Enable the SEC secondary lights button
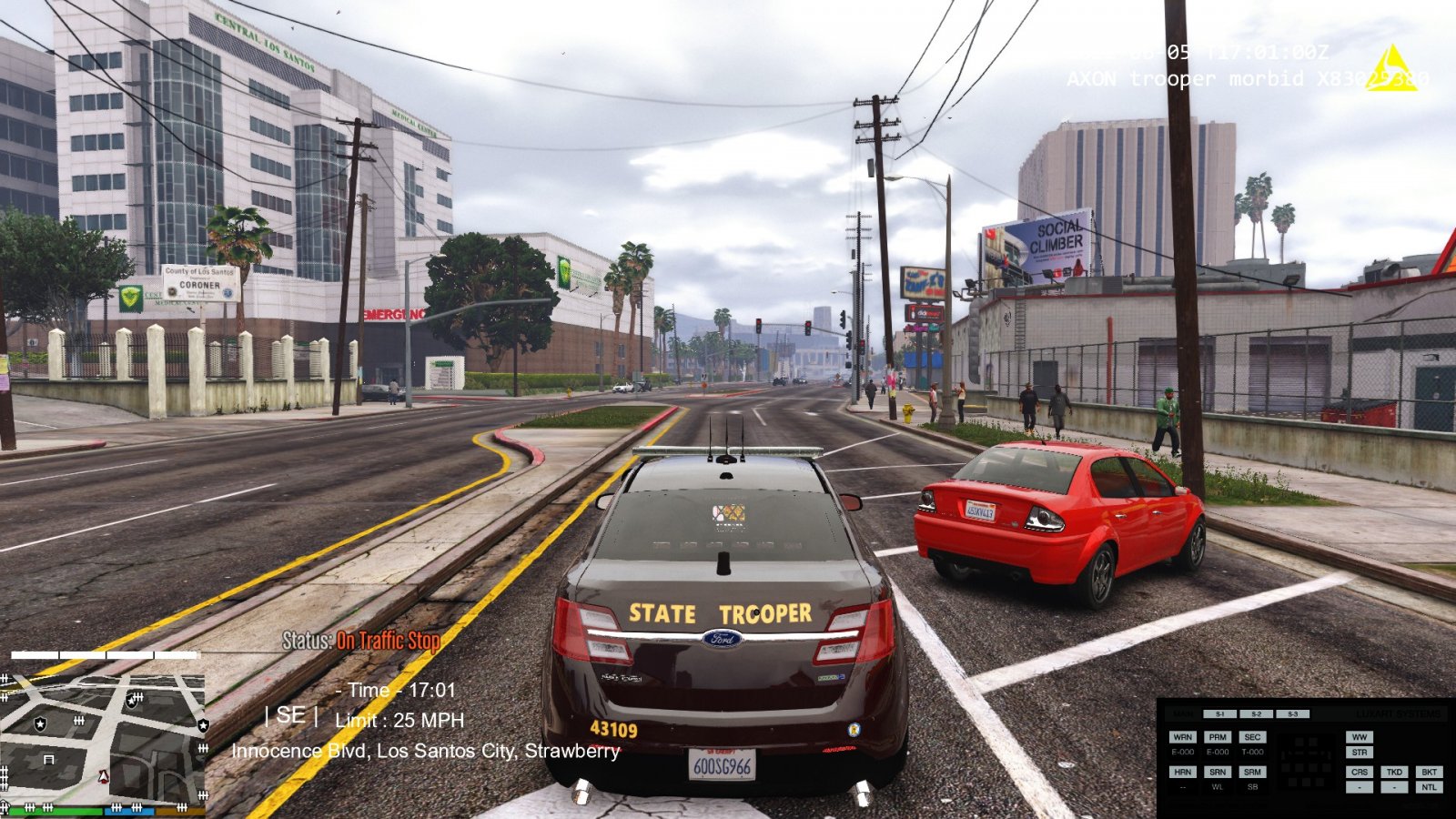1456x819 pixels. tap(1252, 737)
